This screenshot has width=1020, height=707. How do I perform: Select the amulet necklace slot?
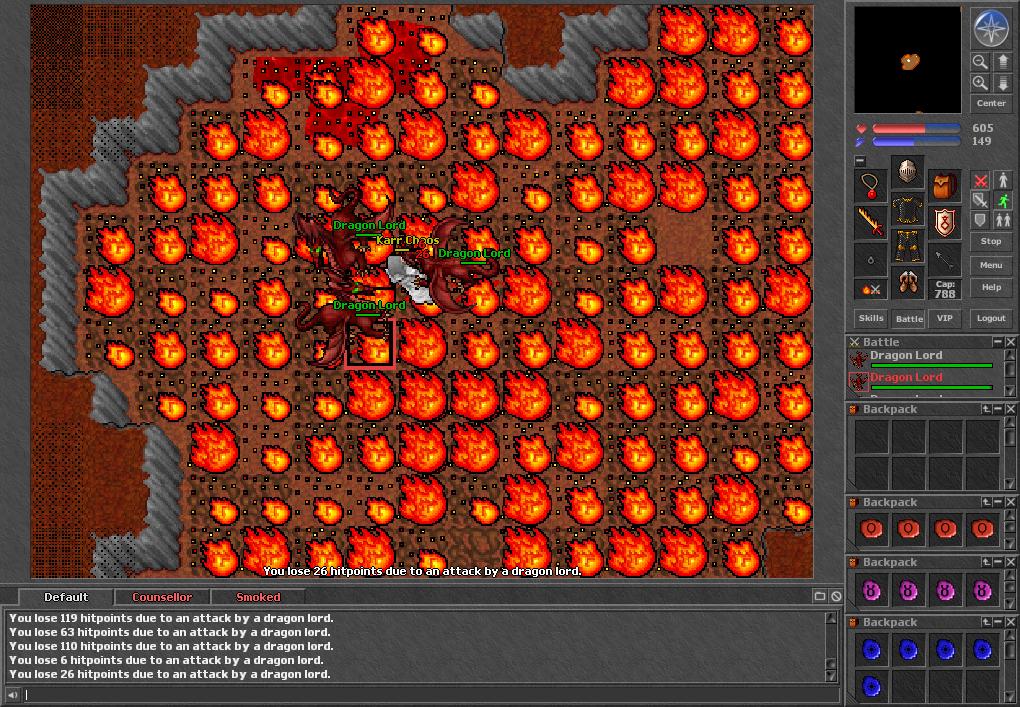[871, 185]
